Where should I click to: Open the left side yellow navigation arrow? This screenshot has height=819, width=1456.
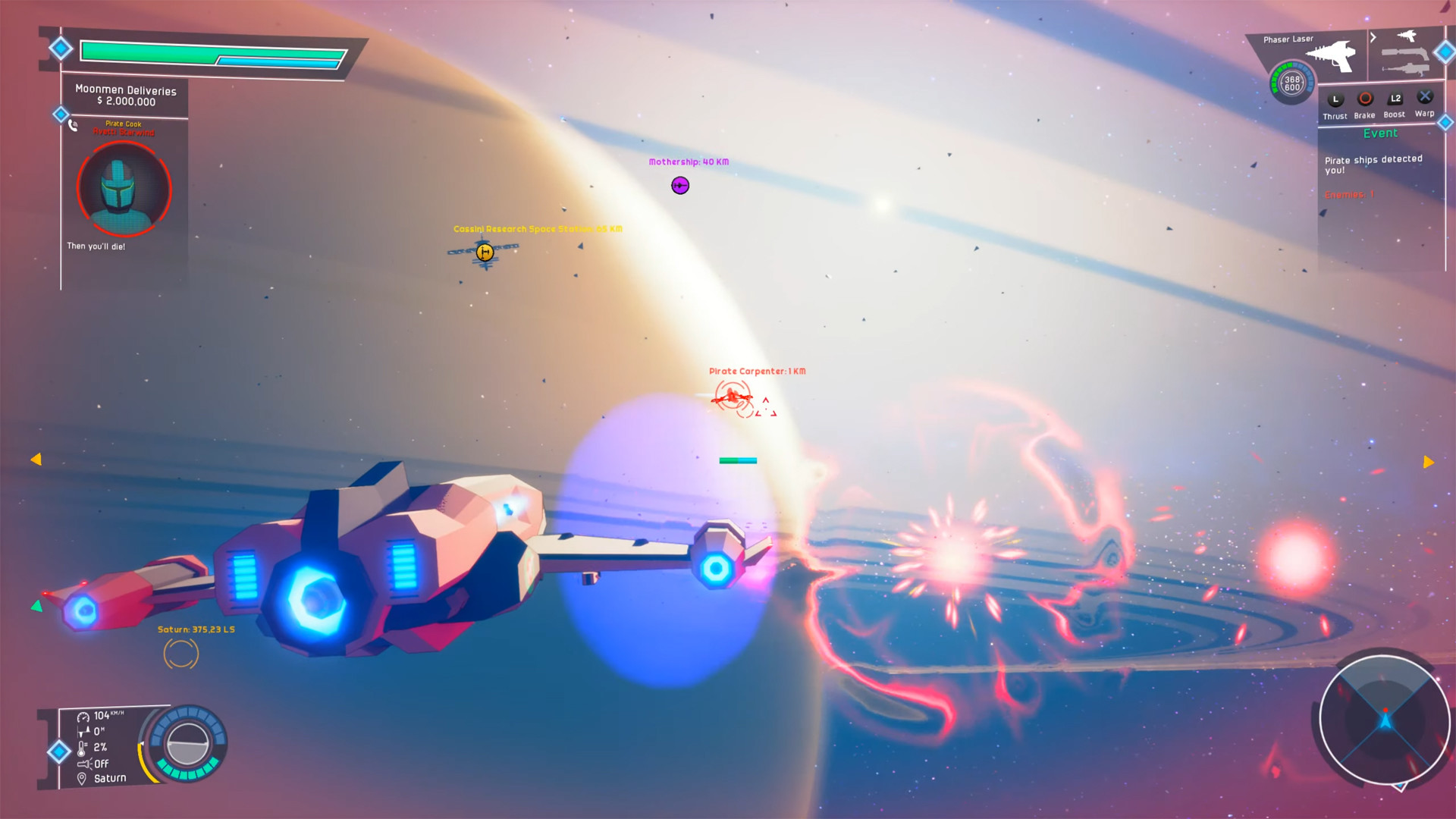coord(36,459)
